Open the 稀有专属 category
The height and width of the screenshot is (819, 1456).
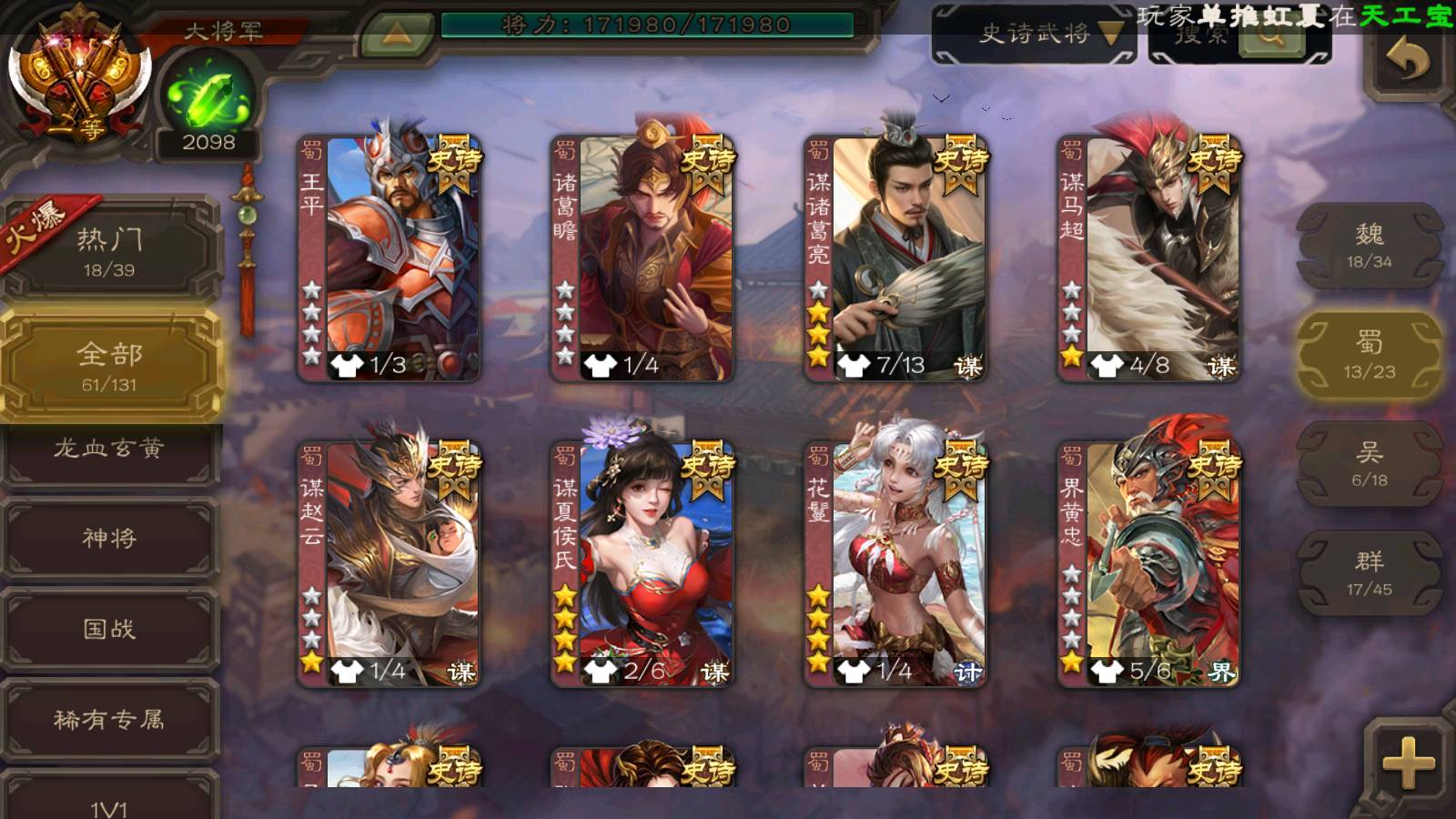click(x=109, y=720)
